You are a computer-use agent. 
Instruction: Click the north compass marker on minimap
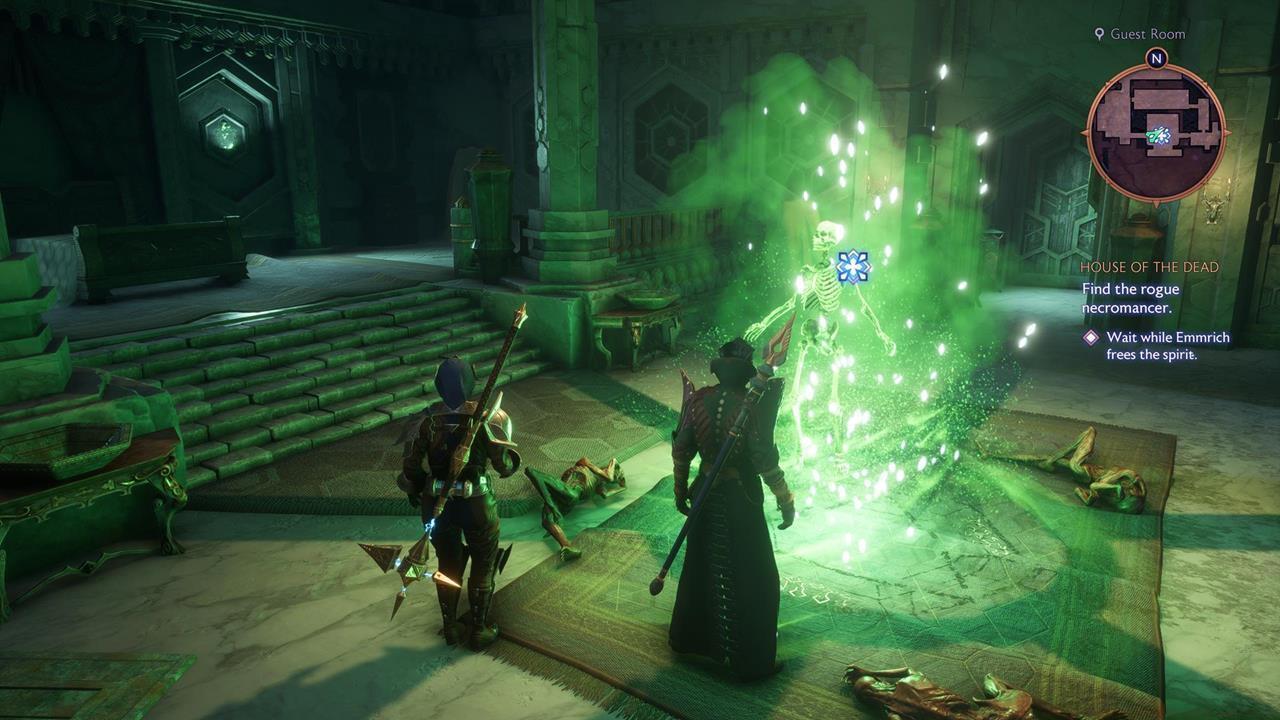[x=1156, y=59]
